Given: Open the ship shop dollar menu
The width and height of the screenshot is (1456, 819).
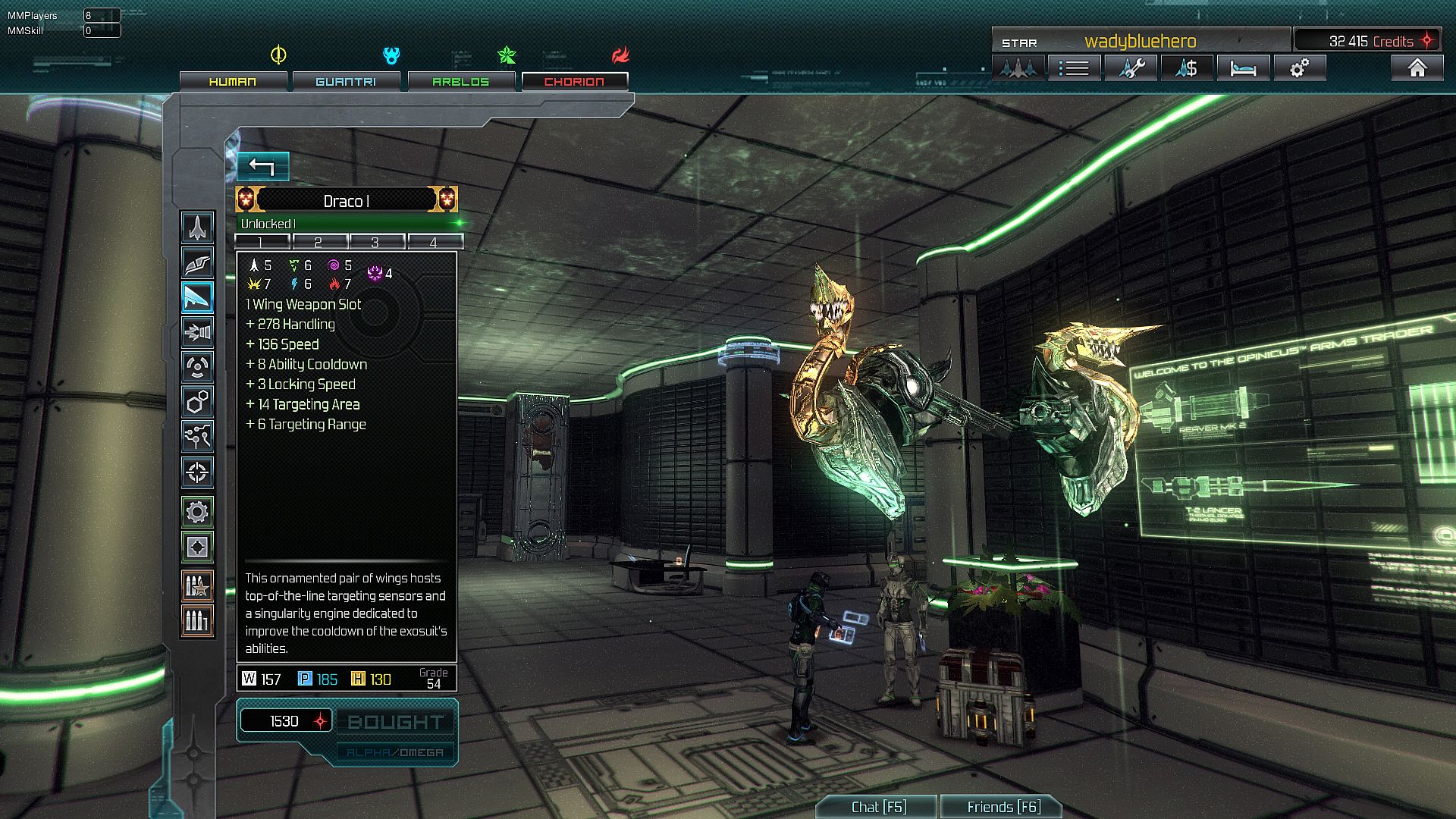Looking at the screenshot, I should pyautogui.click(x=1186, y=68).
